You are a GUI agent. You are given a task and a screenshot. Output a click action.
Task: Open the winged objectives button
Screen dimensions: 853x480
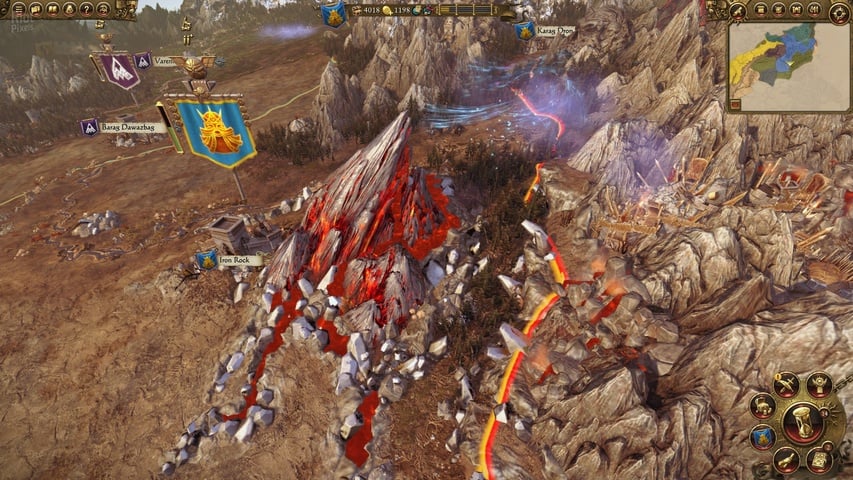point(819,384)
